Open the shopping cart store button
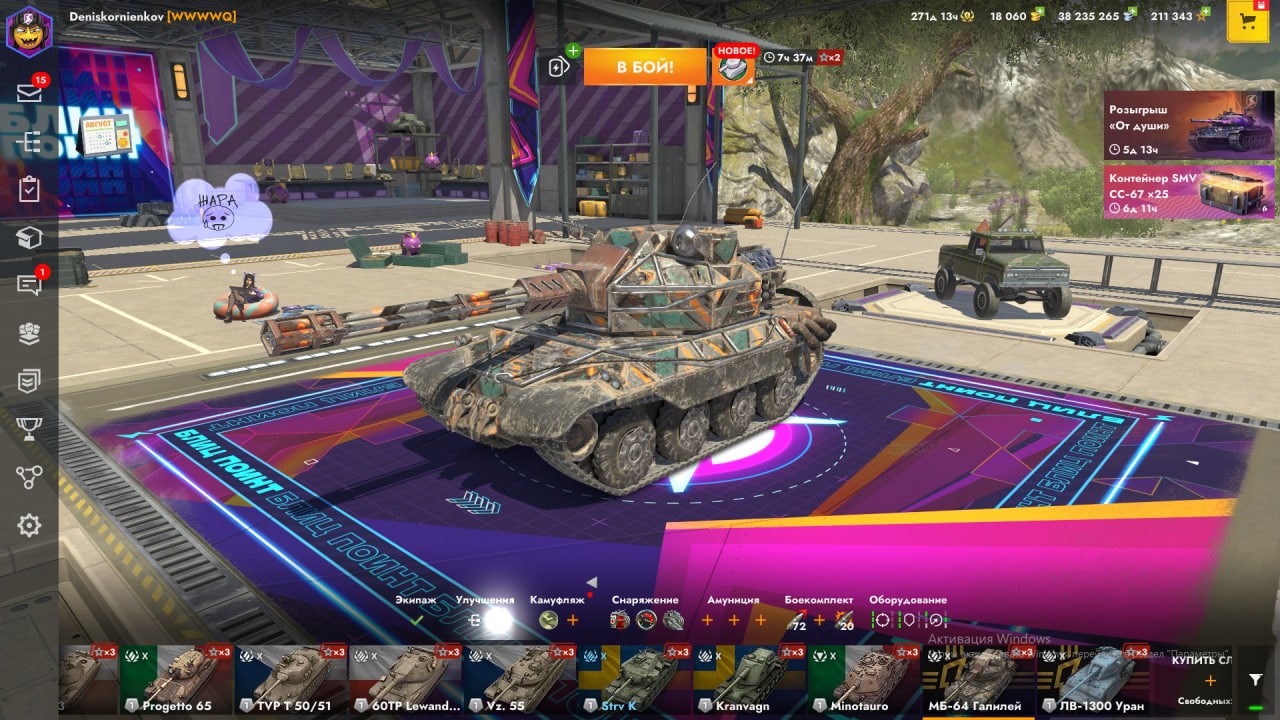Image resolution: width=1280 pixels, height=720 pixels. click(x=1247, y=22)
